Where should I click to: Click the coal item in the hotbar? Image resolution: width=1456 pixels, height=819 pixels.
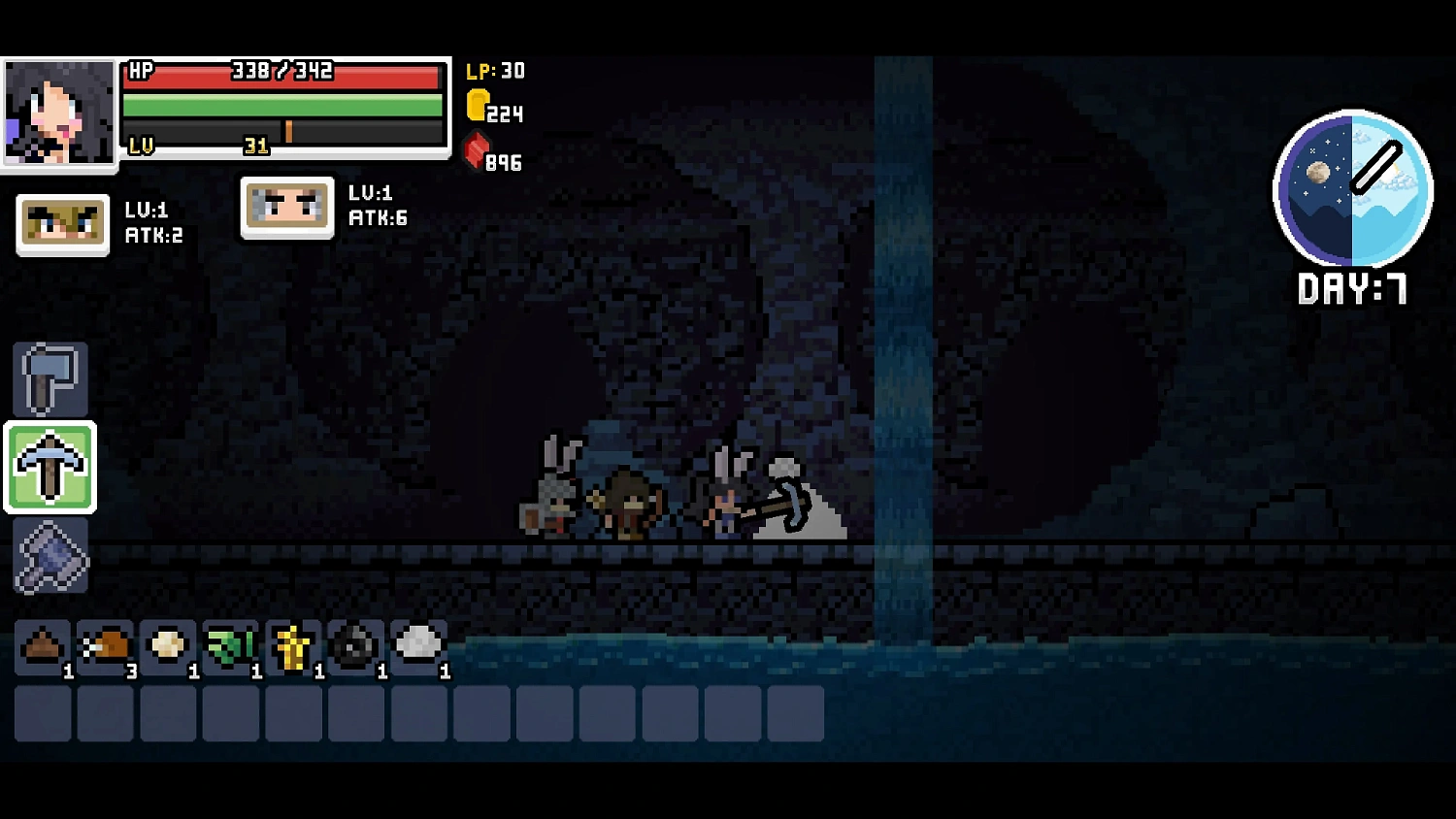356,644
